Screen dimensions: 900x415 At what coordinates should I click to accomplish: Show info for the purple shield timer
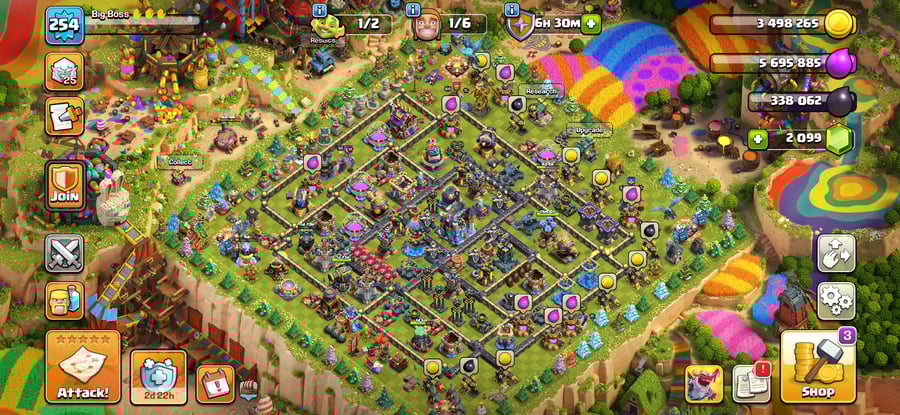pos(511,10)
